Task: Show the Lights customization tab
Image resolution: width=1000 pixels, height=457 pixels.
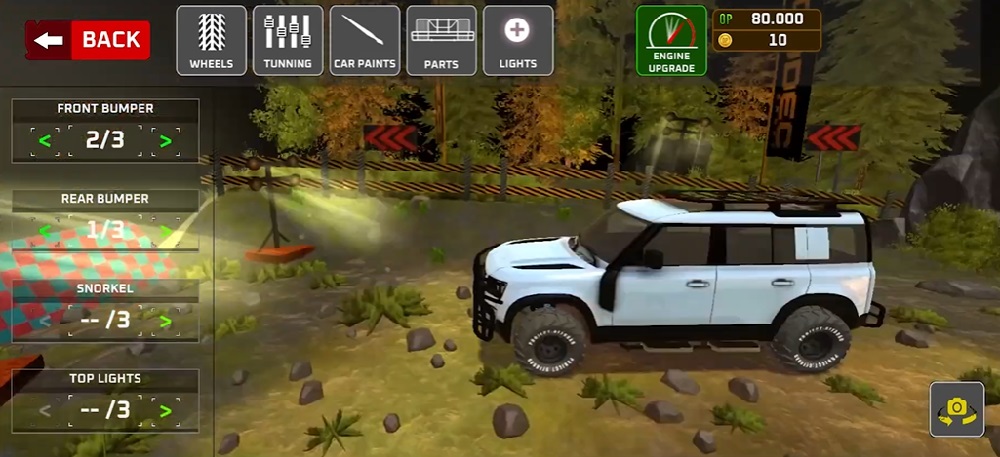Action: 518,40
